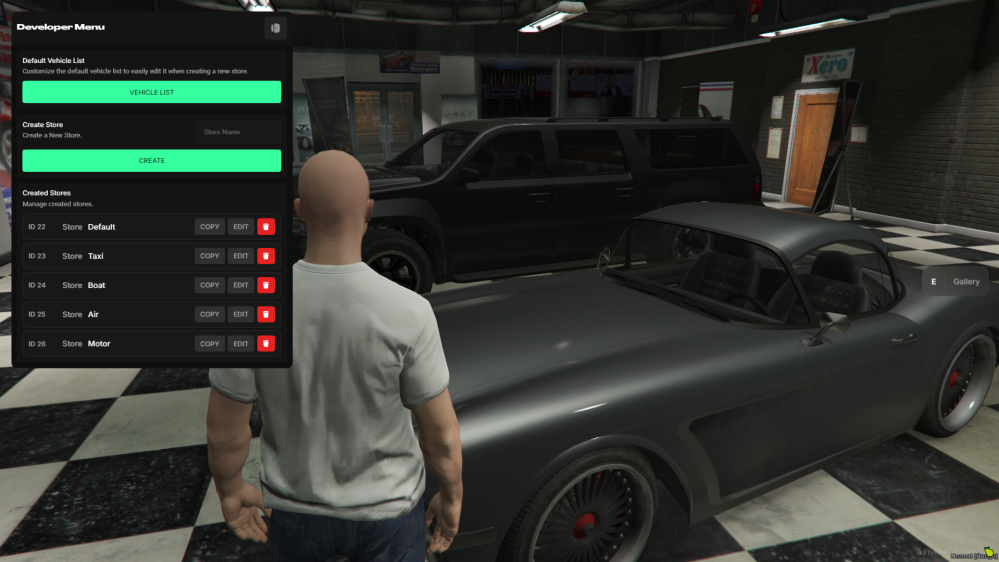
Task: Click the Store Name input field
Action: pyautogui.click(x=238, y=132)
